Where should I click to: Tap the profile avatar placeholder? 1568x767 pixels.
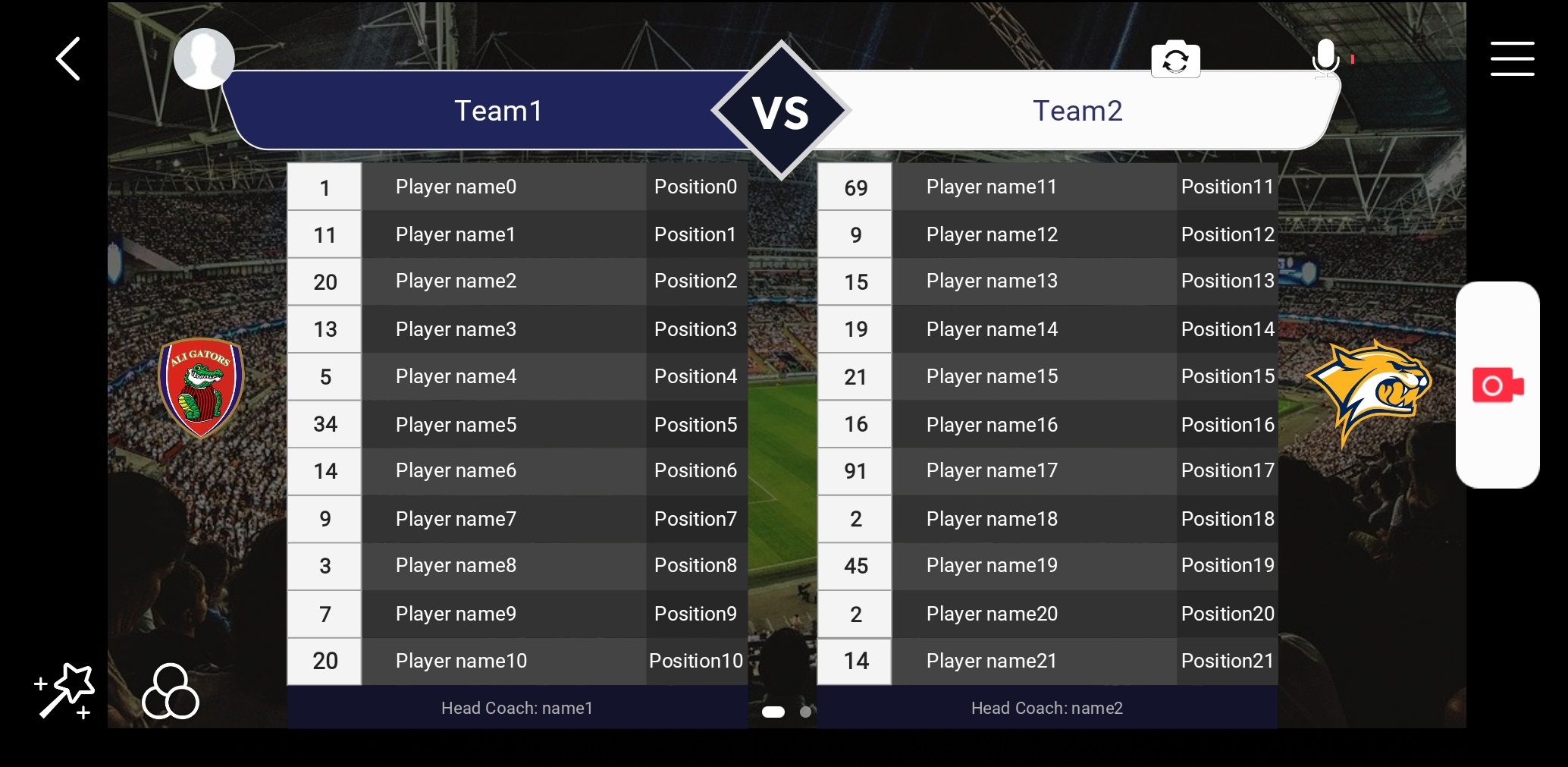point(203,58)
